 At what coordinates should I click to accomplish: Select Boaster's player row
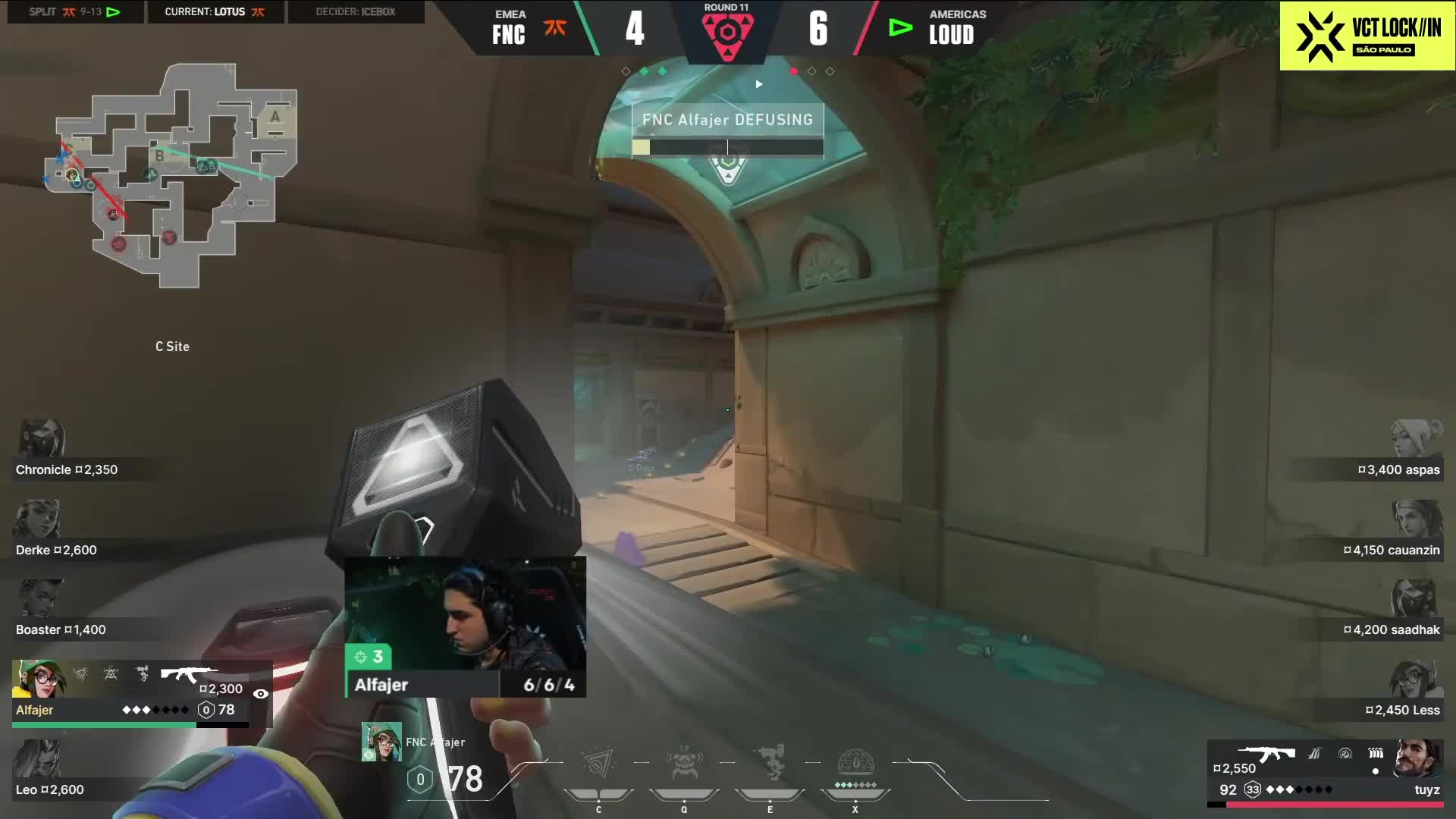point(61,629)
